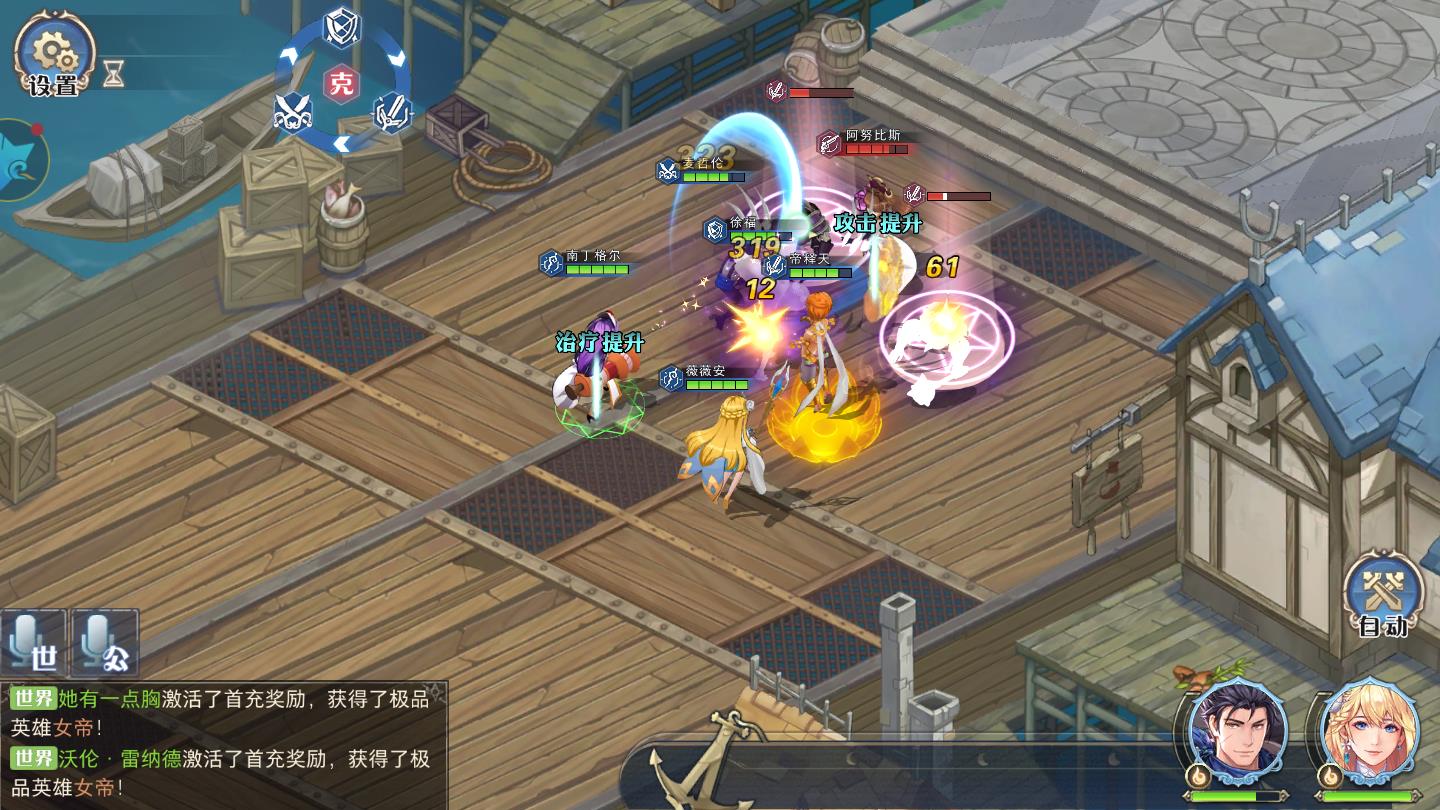
Task: Click the player name 沃伦·雷纳德 in chat
Action: [117, 757]
